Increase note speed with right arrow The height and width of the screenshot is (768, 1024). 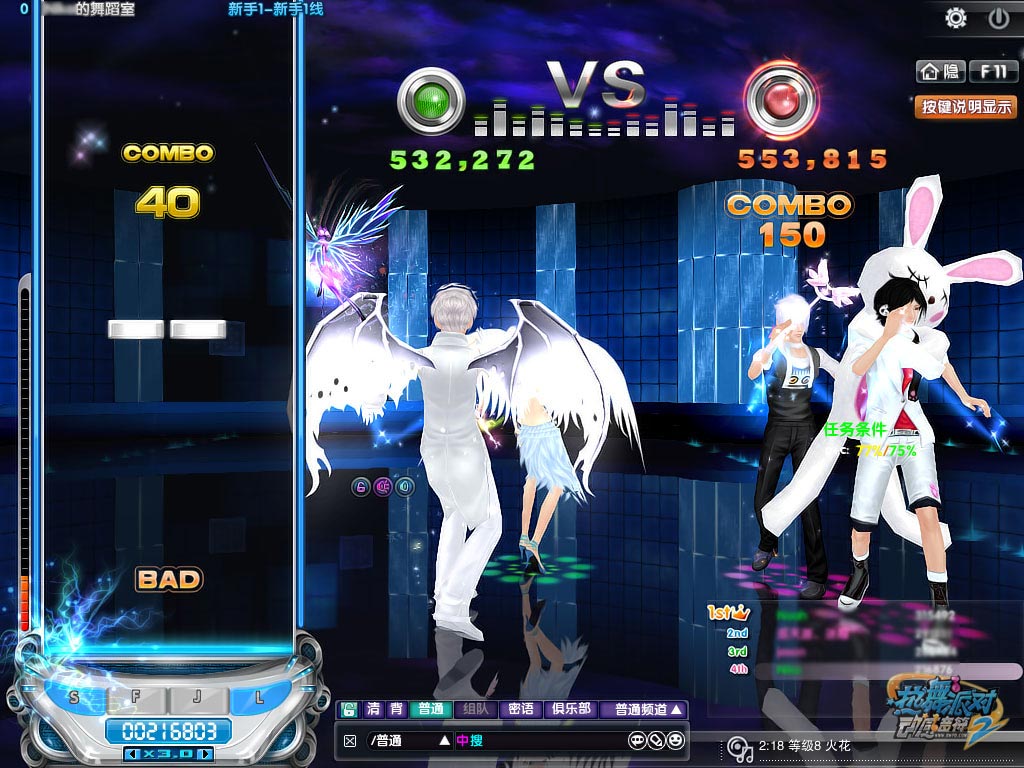point(206,753)
